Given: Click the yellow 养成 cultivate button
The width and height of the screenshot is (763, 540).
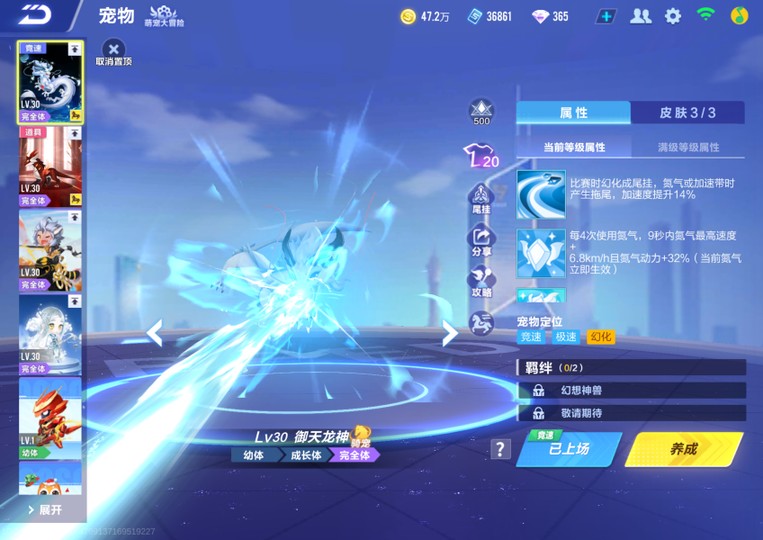Looking at the screenshot, I should [x=684, y=449].
